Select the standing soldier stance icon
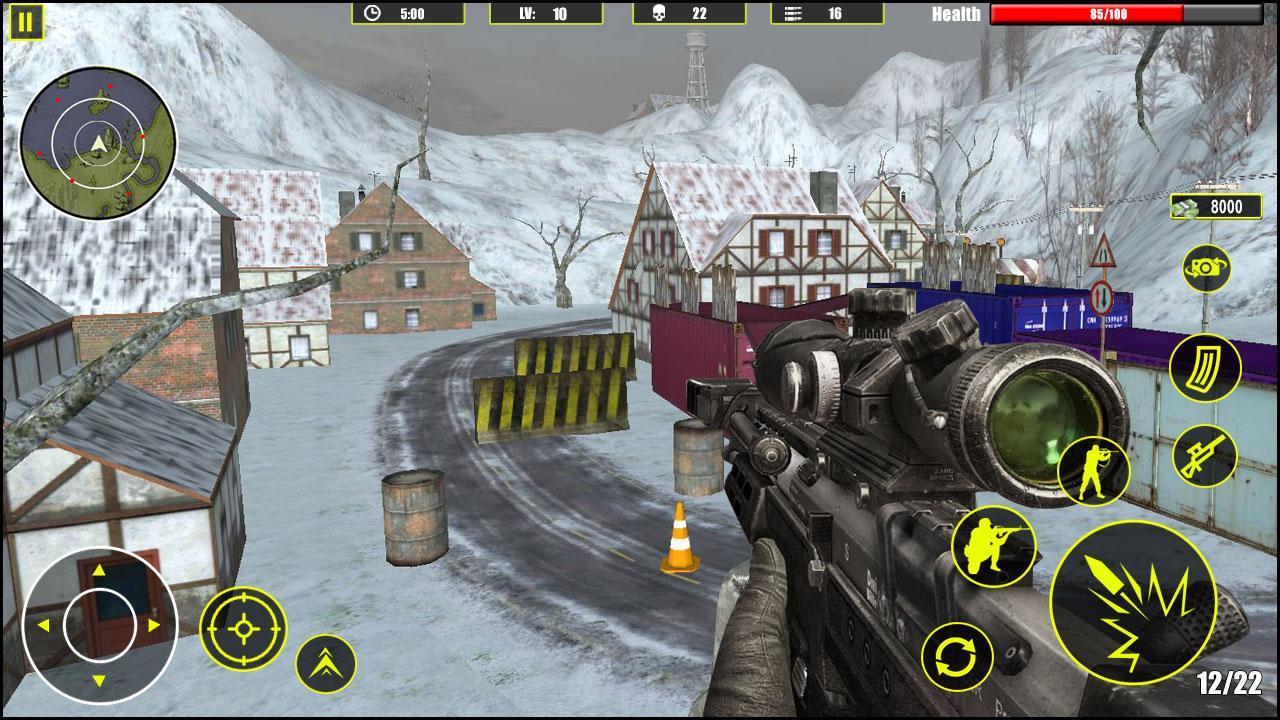1280x720 pixels. (x=1093, y=471)
